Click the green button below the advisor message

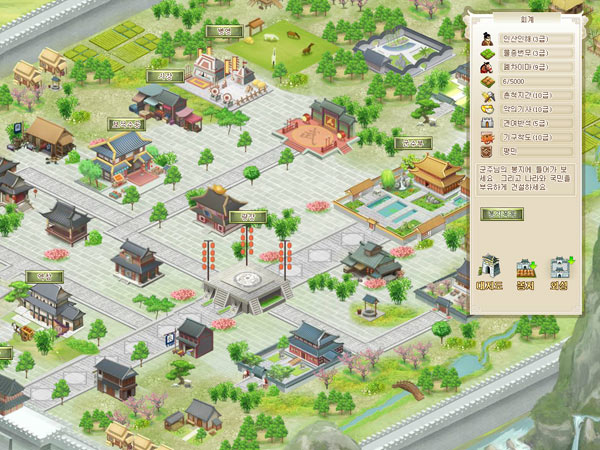click(x=499, y=213)
